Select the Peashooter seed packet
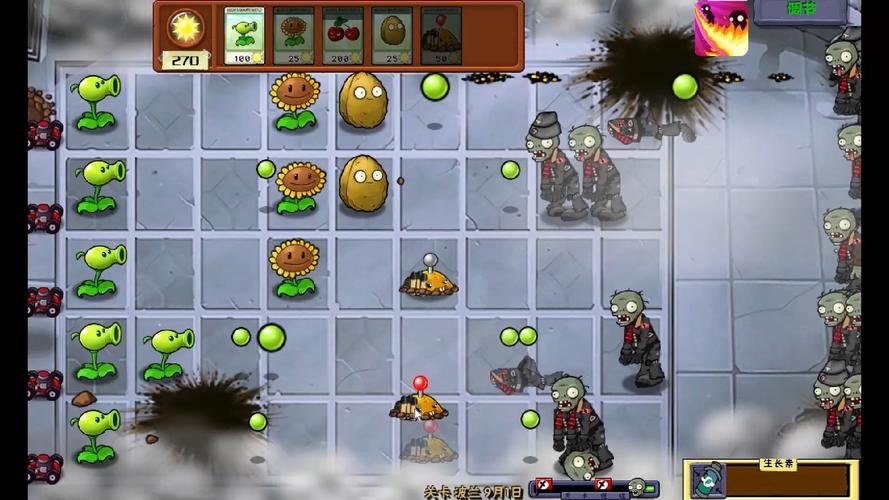 pos(244,37)
